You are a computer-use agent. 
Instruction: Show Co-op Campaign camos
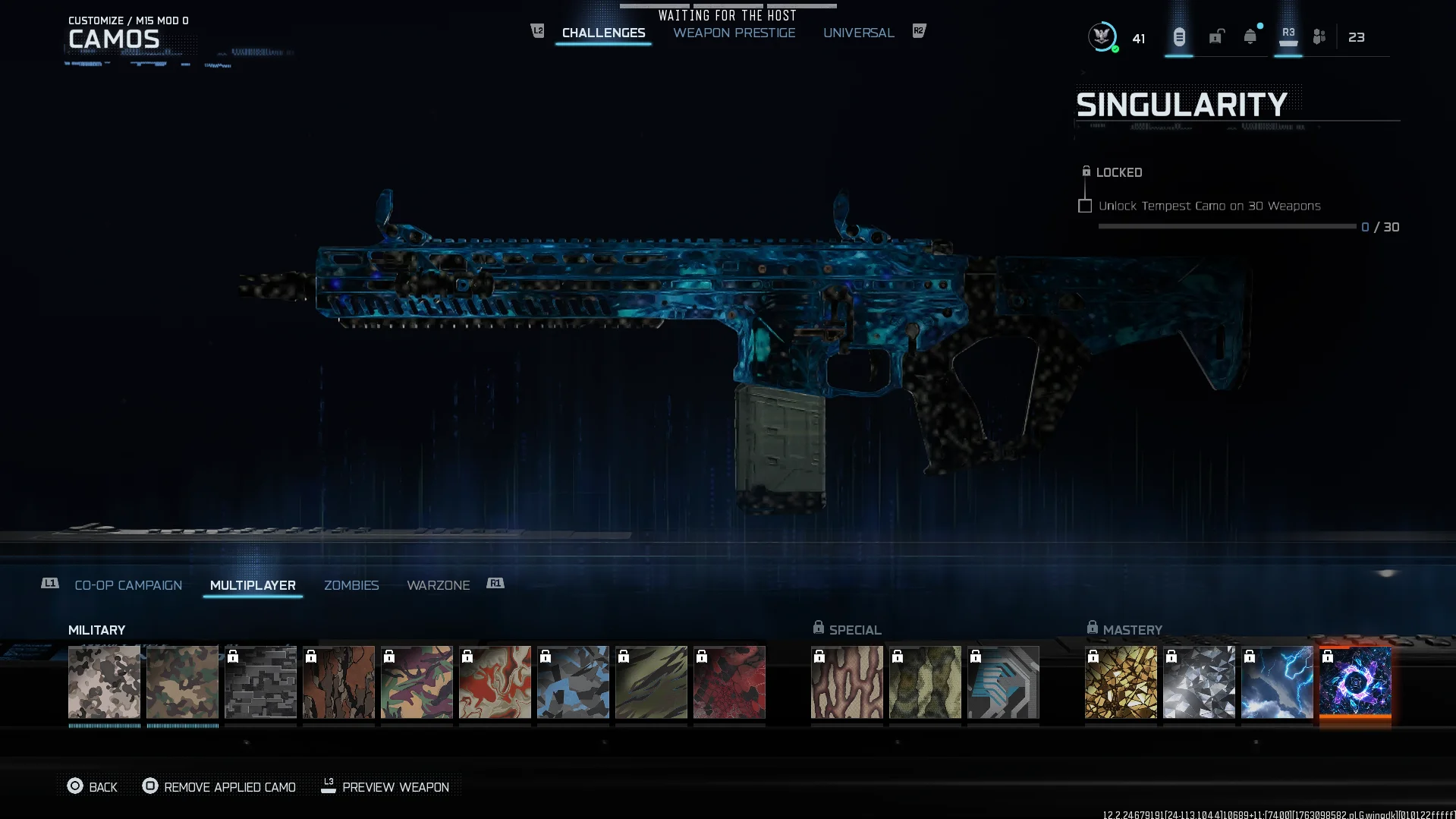128,585
